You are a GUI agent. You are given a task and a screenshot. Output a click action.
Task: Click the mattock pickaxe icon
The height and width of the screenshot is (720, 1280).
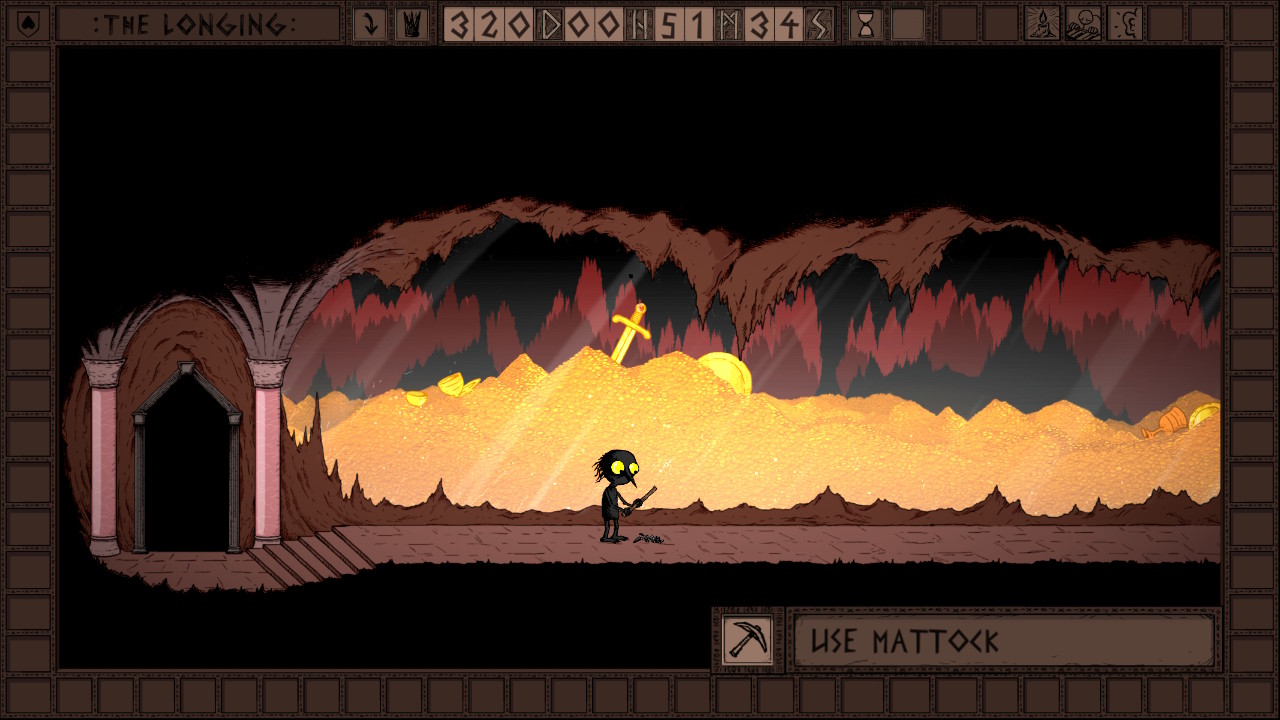(x=748, y=640)
